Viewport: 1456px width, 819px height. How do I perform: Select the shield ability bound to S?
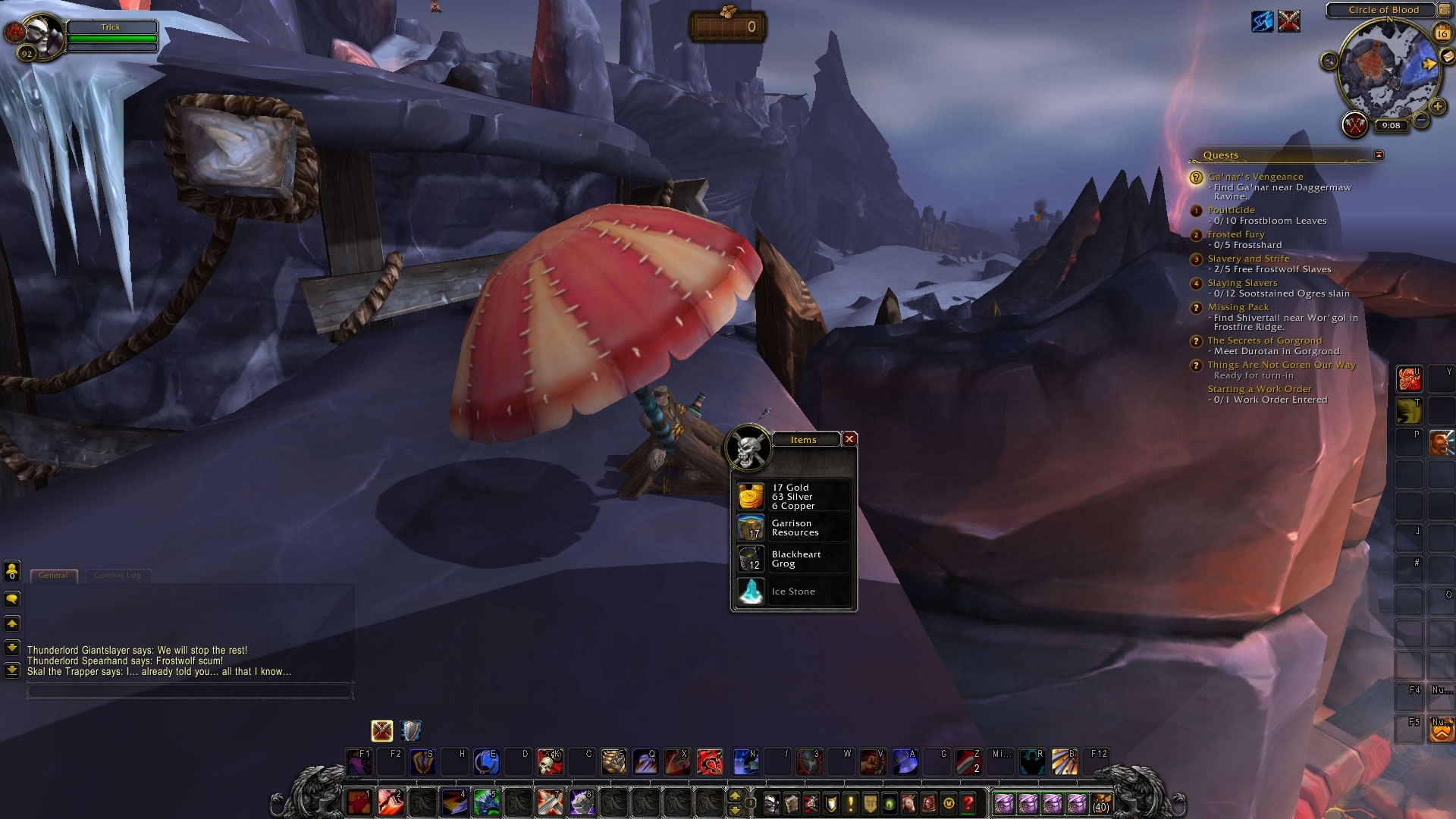tap(422, 762)
